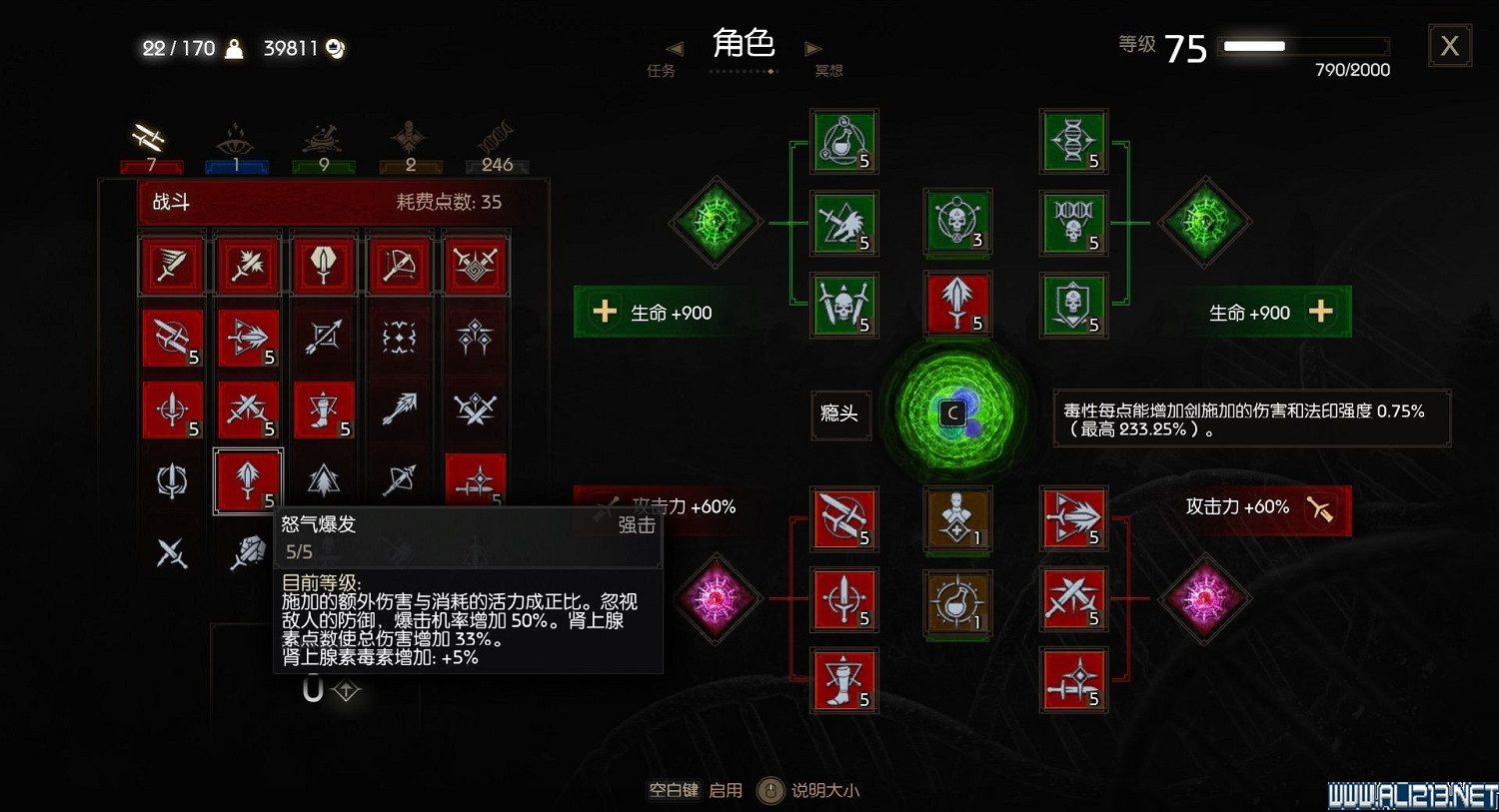Click the potion skill icon in green slot group

843,140
